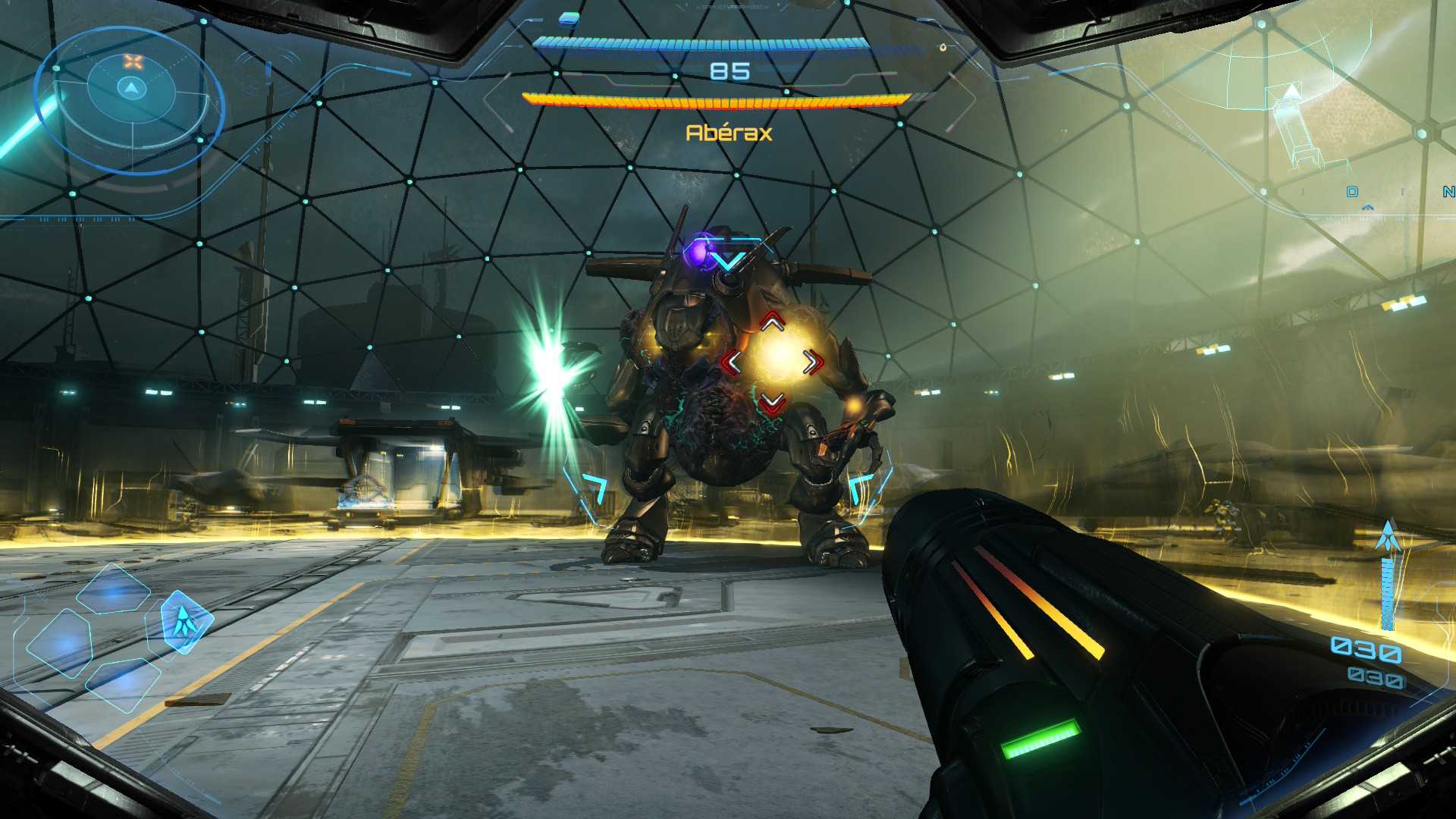1456x819 pixels.
Task: Click the red lock-on reticle on Abérax
Action: coord(772,362)
